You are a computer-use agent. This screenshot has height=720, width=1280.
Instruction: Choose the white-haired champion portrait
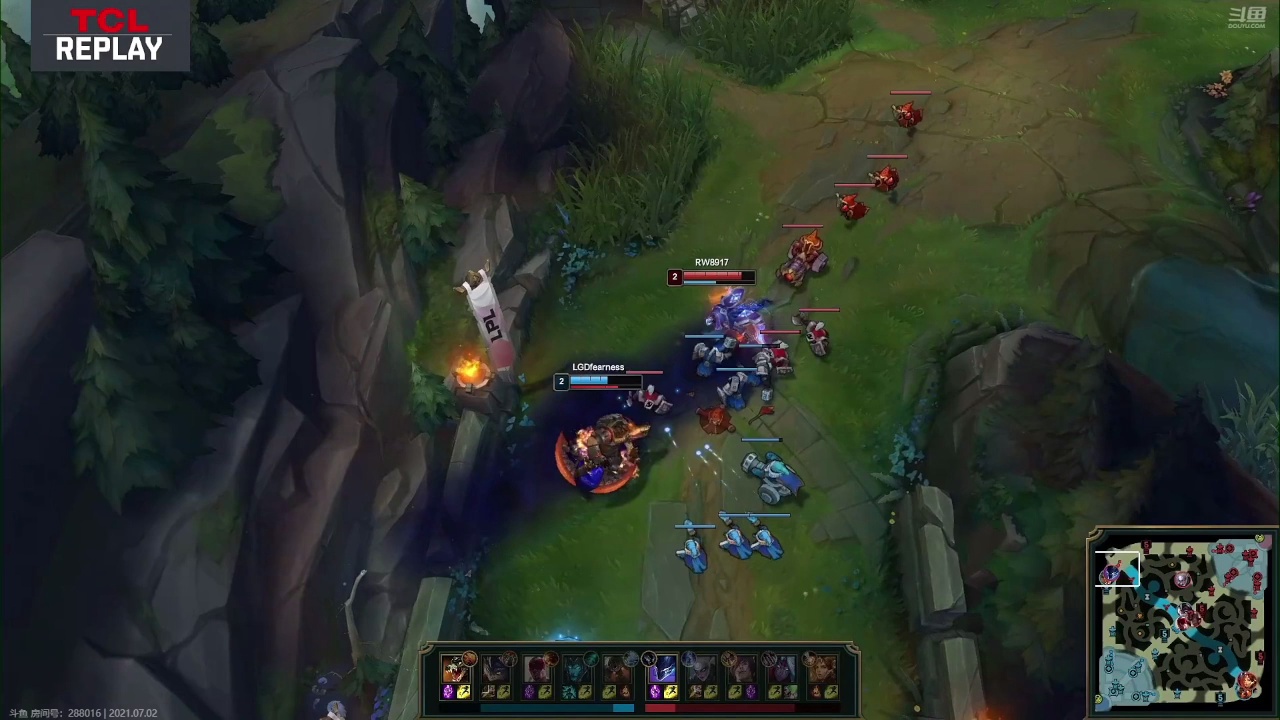(x=702, y=668)
